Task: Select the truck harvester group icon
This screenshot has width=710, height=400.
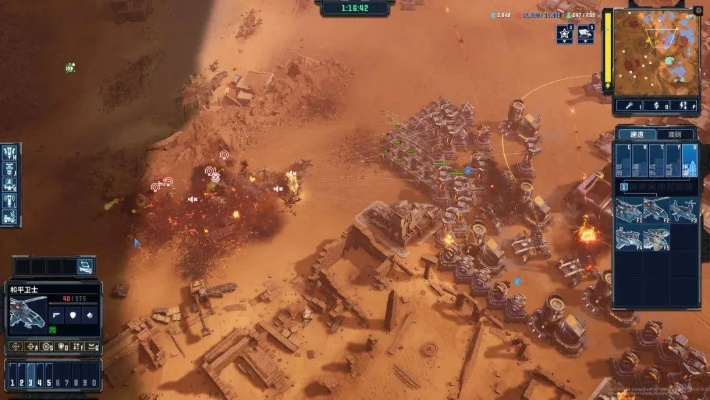Action: point(585,34)
